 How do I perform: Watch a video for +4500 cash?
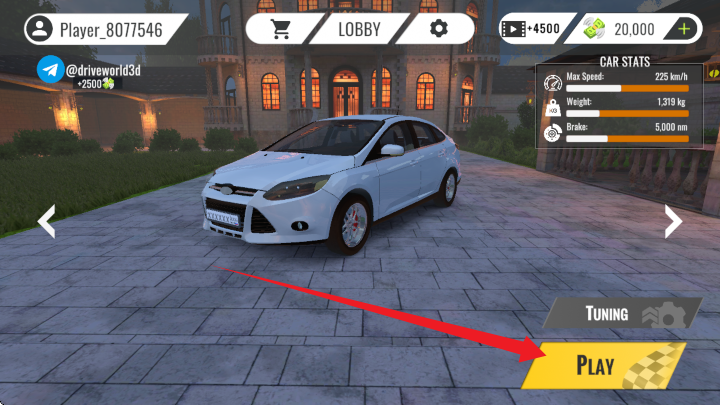[x=531, y=29]
